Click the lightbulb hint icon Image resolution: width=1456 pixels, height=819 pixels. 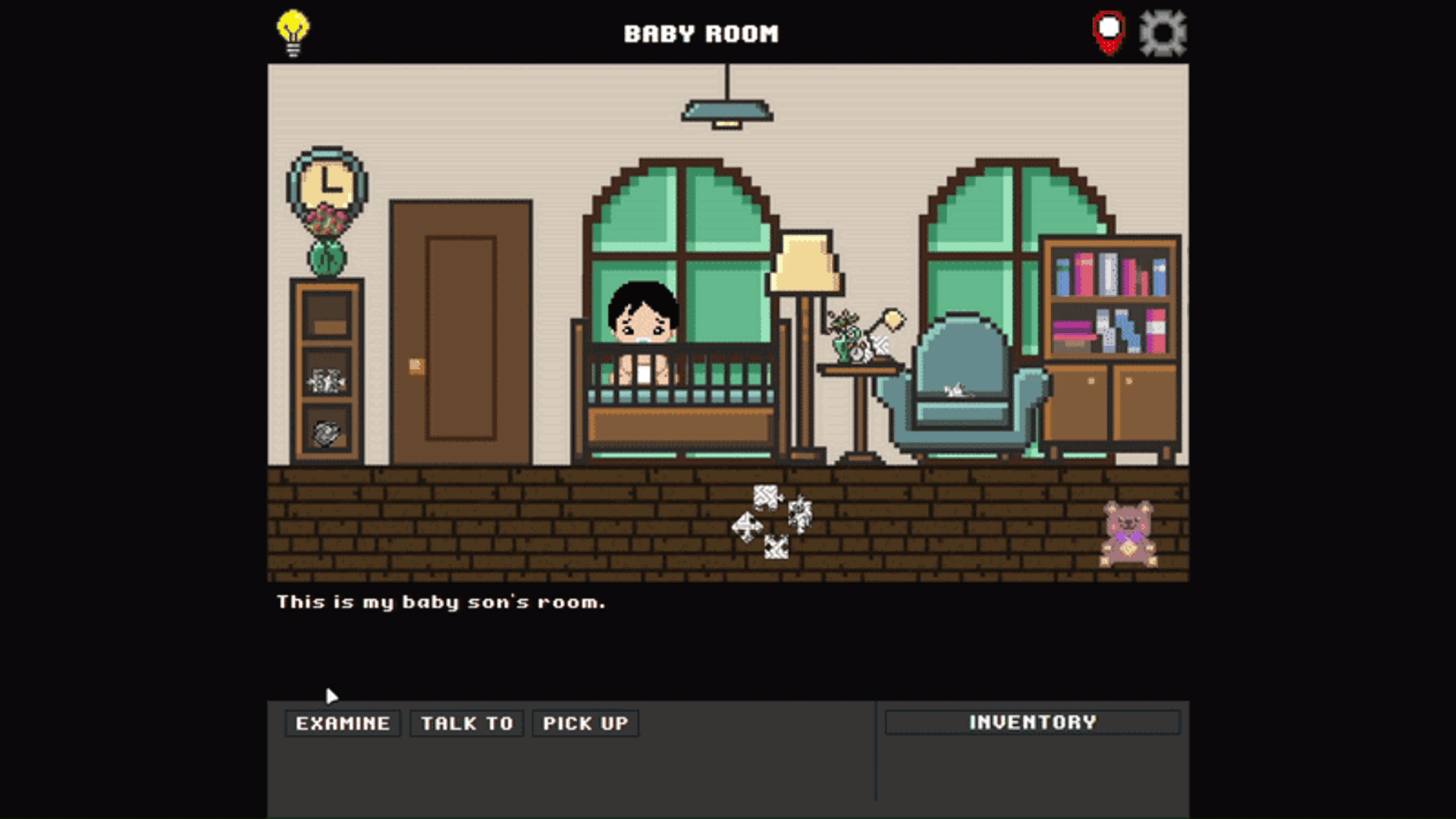[x=293, y=33]
